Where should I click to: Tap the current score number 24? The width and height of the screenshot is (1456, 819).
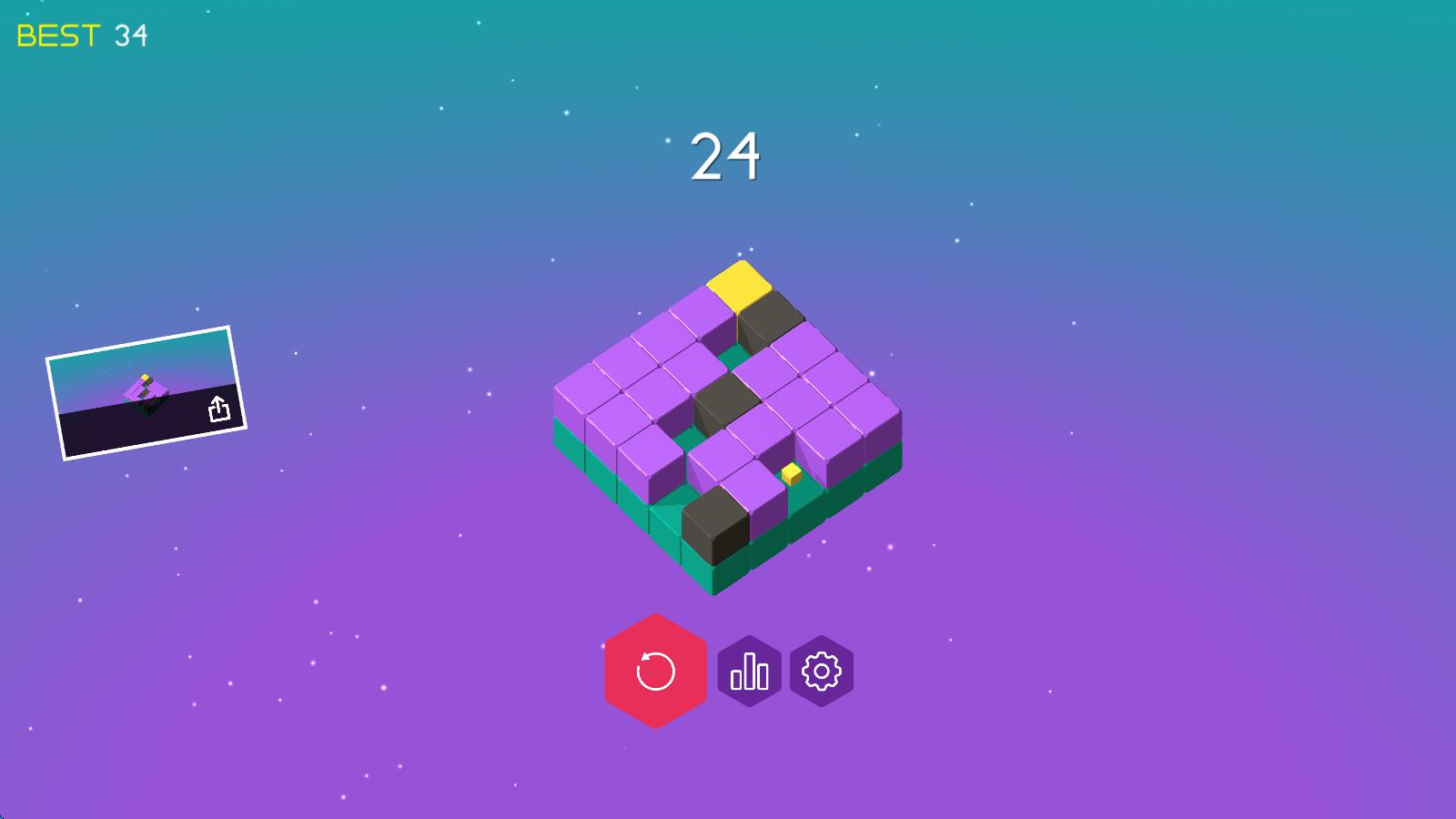[724, 155]
